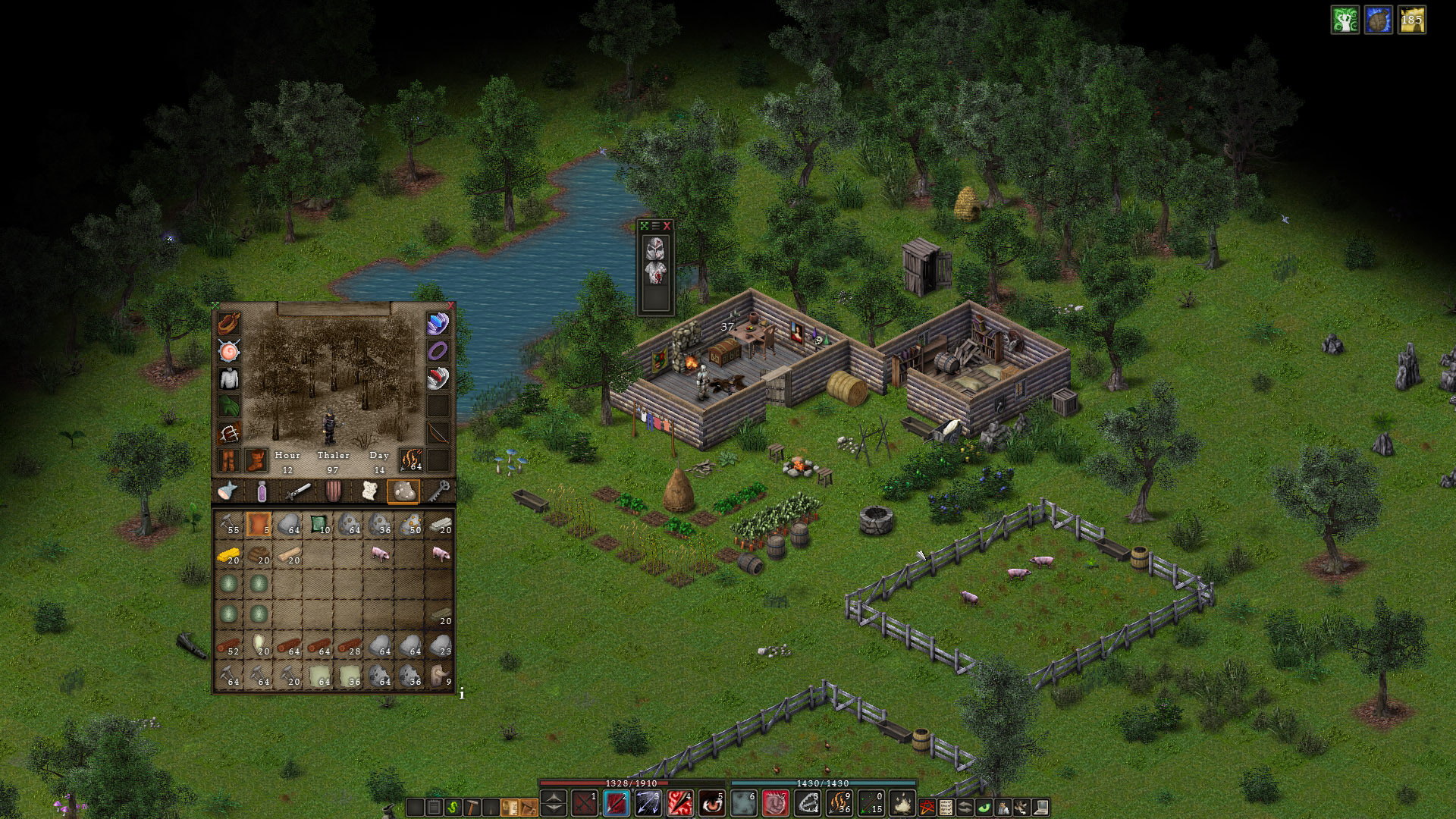Click the green dollar sign toolbar button
The image size is (1456, 819).
(453, 808)
